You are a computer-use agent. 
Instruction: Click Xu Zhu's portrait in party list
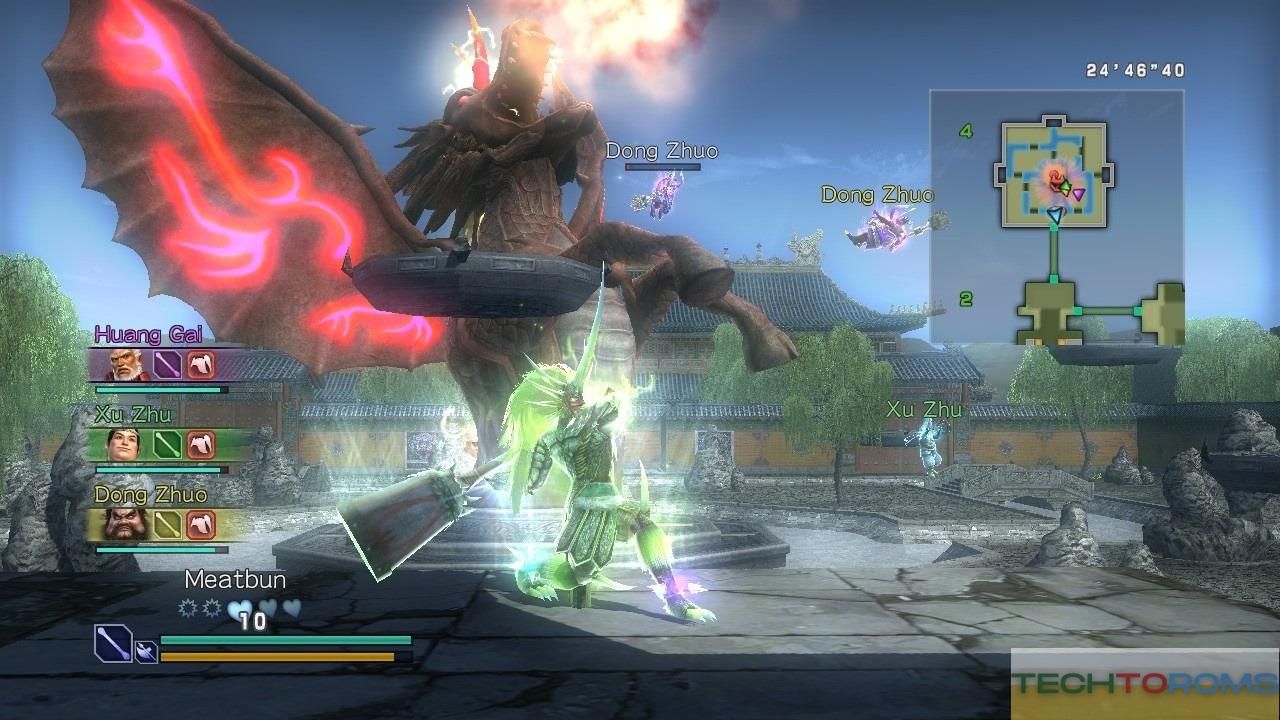pos(125,444)
